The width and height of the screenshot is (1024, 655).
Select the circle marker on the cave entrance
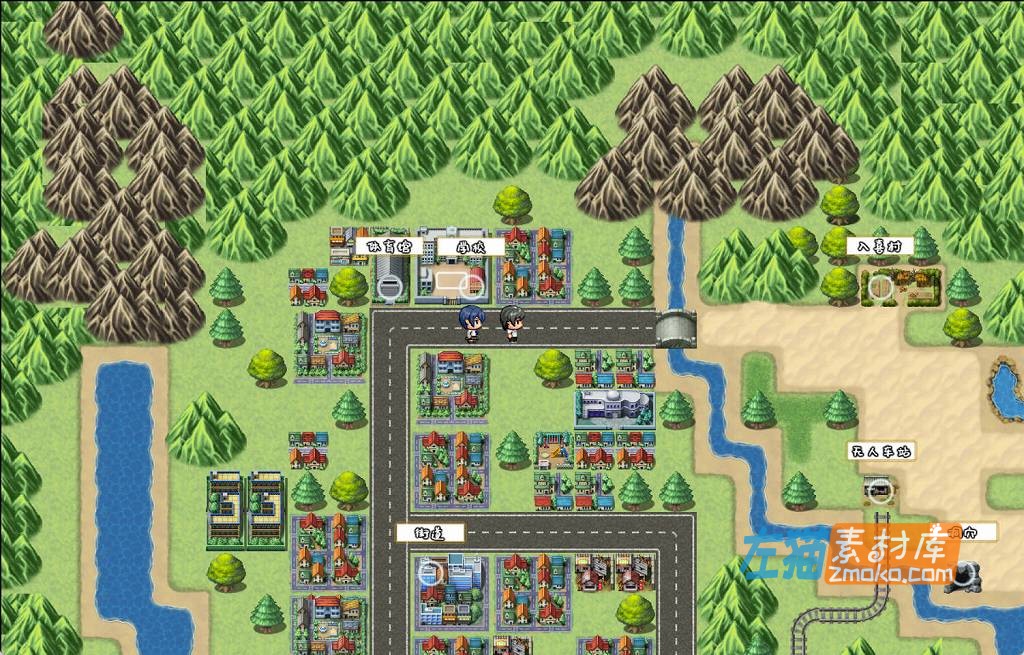(x=964, y=573)
